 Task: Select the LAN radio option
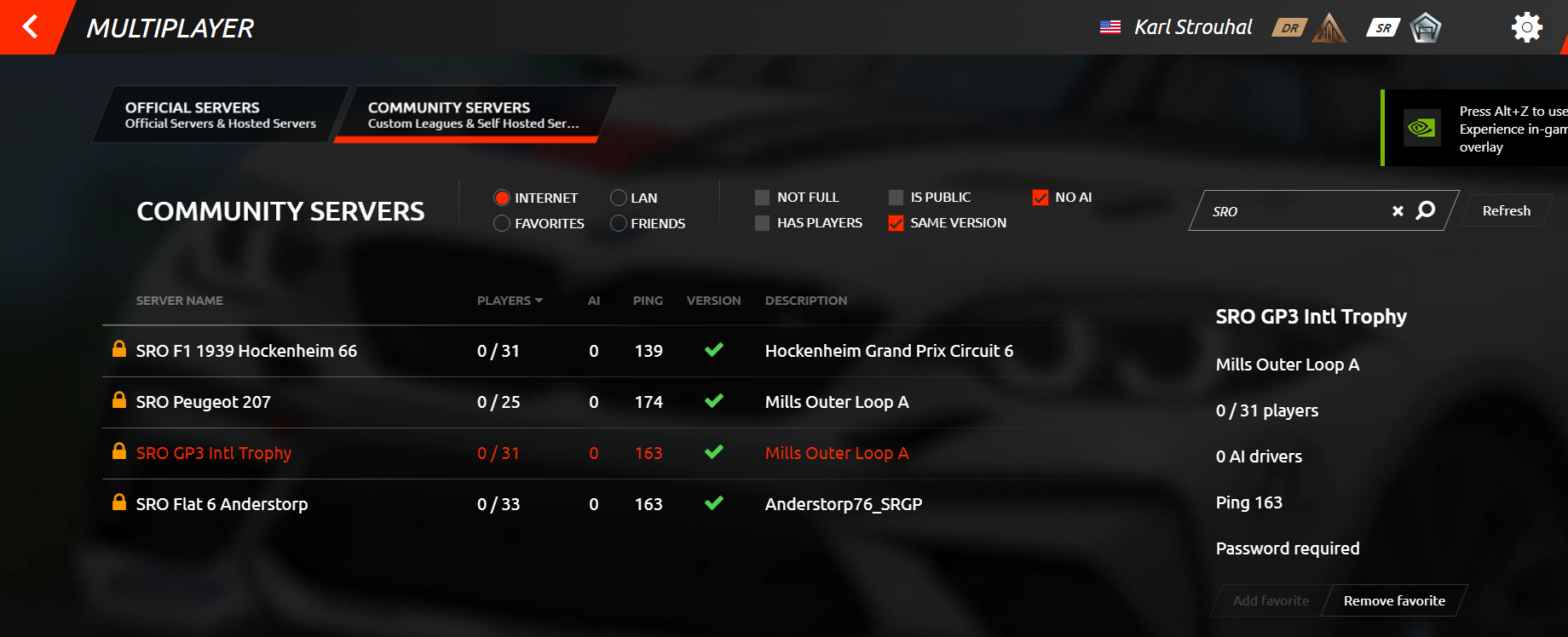click(x=619, y=198)
